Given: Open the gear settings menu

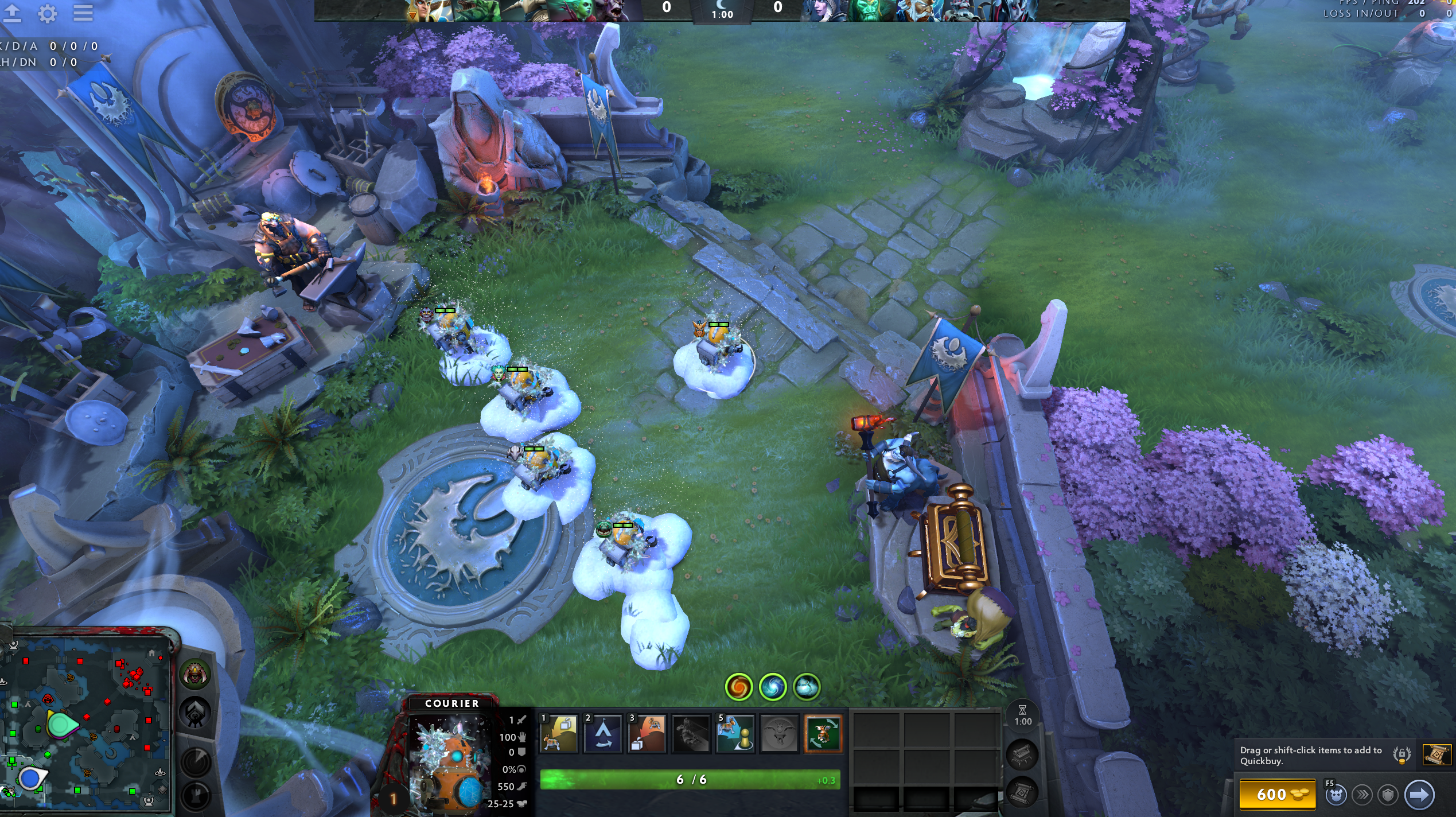Looking at the screenshot, I should tap(48, 13).
